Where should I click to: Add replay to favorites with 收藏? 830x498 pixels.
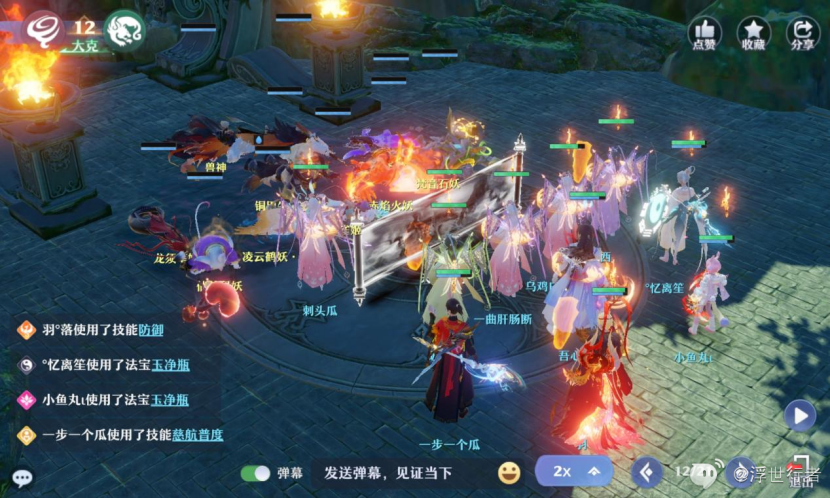pos(753,34)
